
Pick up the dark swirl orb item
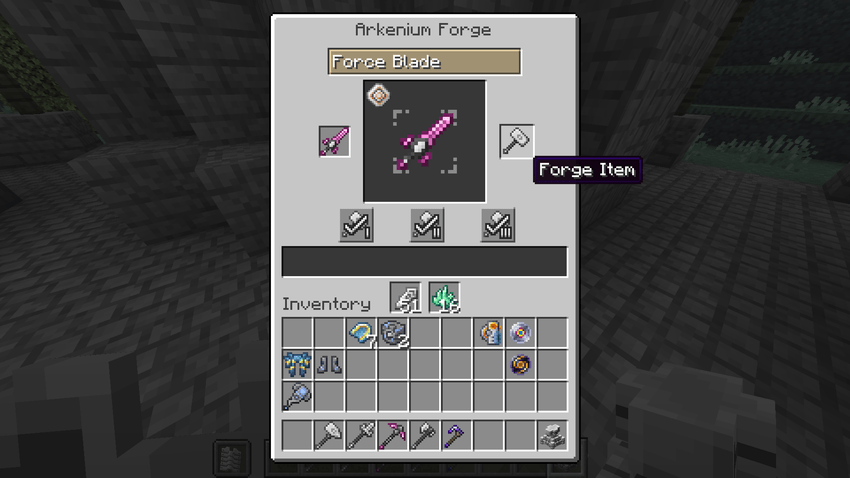click(520, 365)
